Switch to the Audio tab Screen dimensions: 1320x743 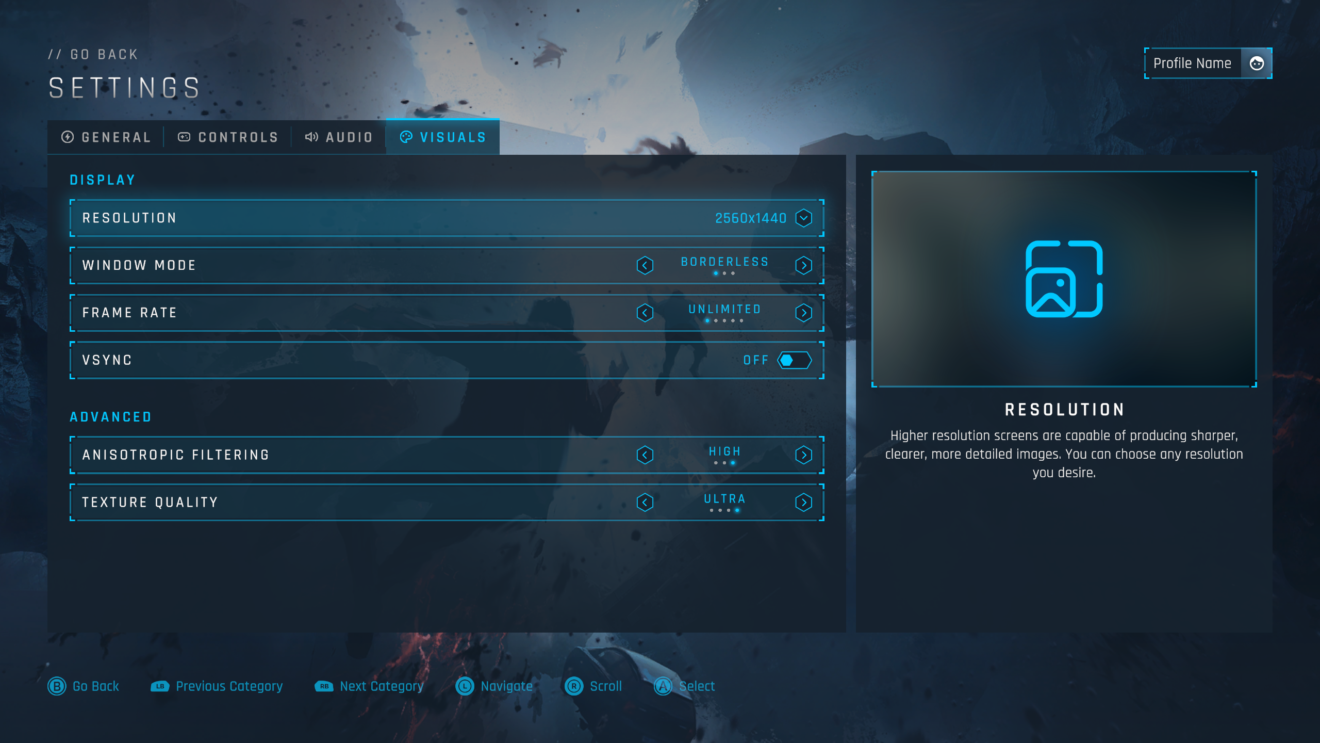click(339, 137)
